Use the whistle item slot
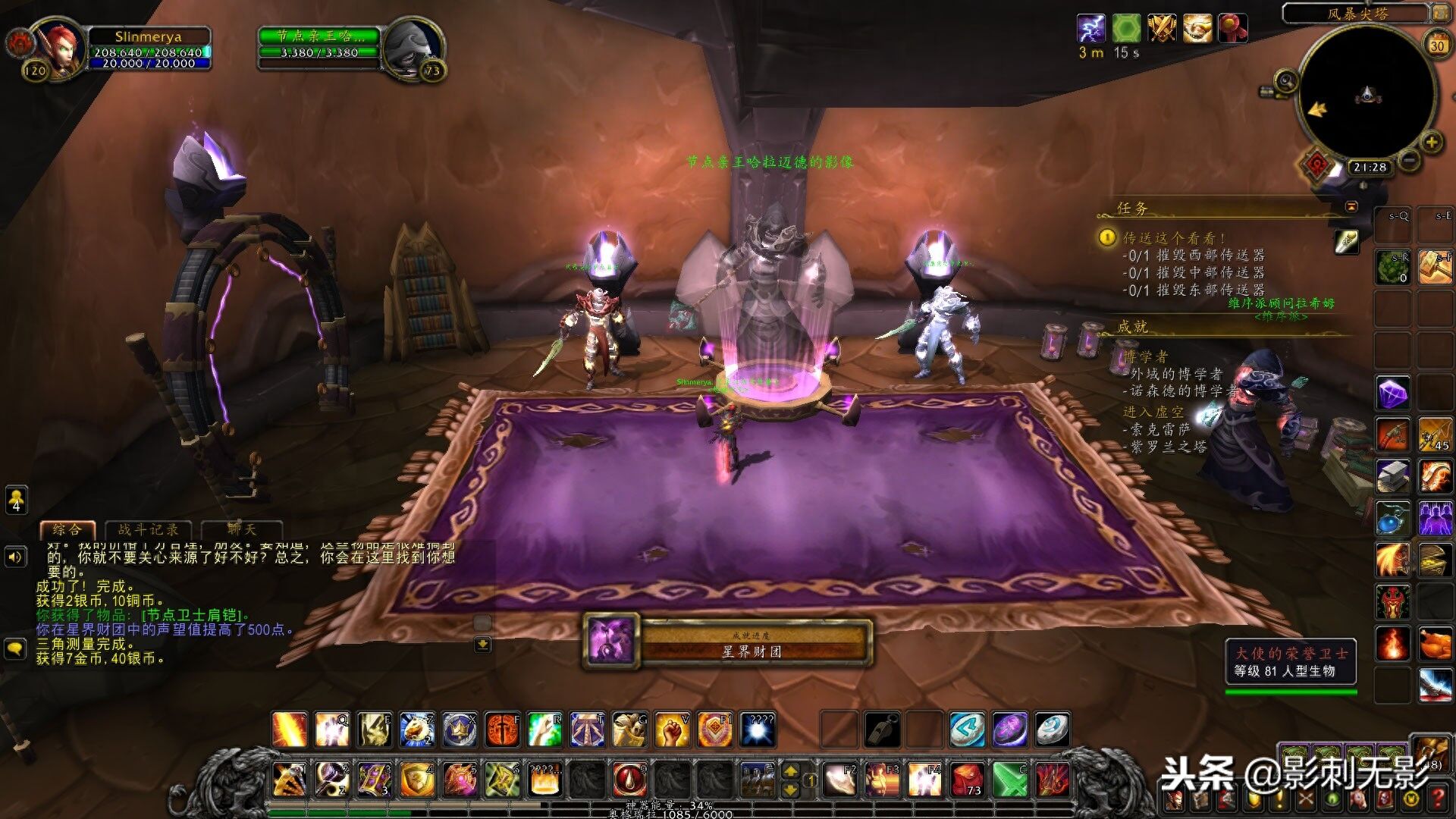This screenshot has height=819, width=1456. [883, 730]
